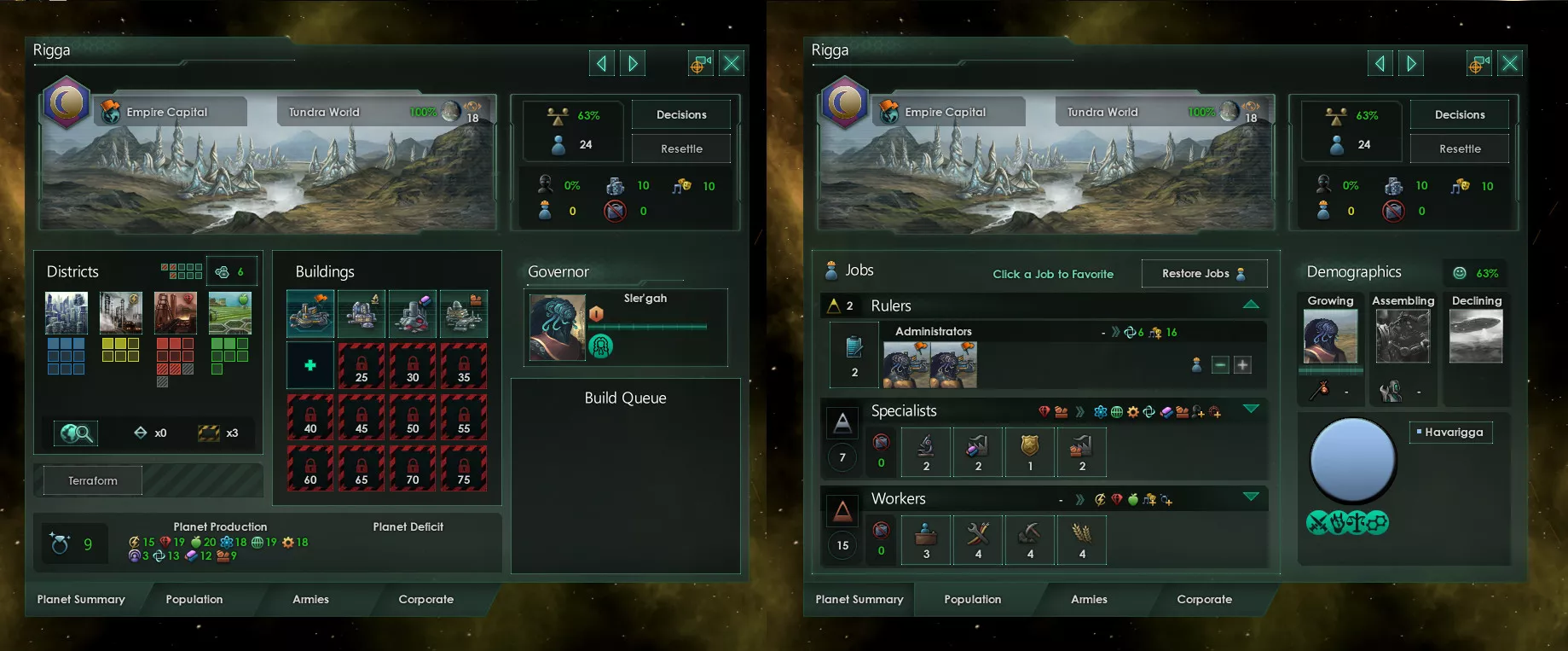Collapse the Rulers job section
Viewport: 1568px width, 651px height.
pyautogui.click(x=1251, y=305)
